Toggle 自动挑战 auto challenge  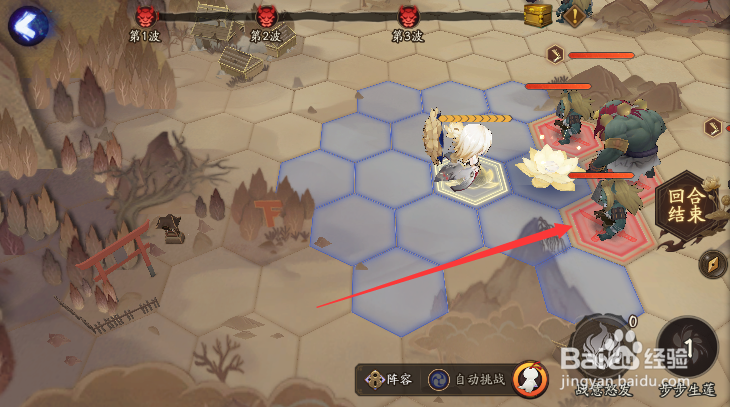click(x=467, y=380)
